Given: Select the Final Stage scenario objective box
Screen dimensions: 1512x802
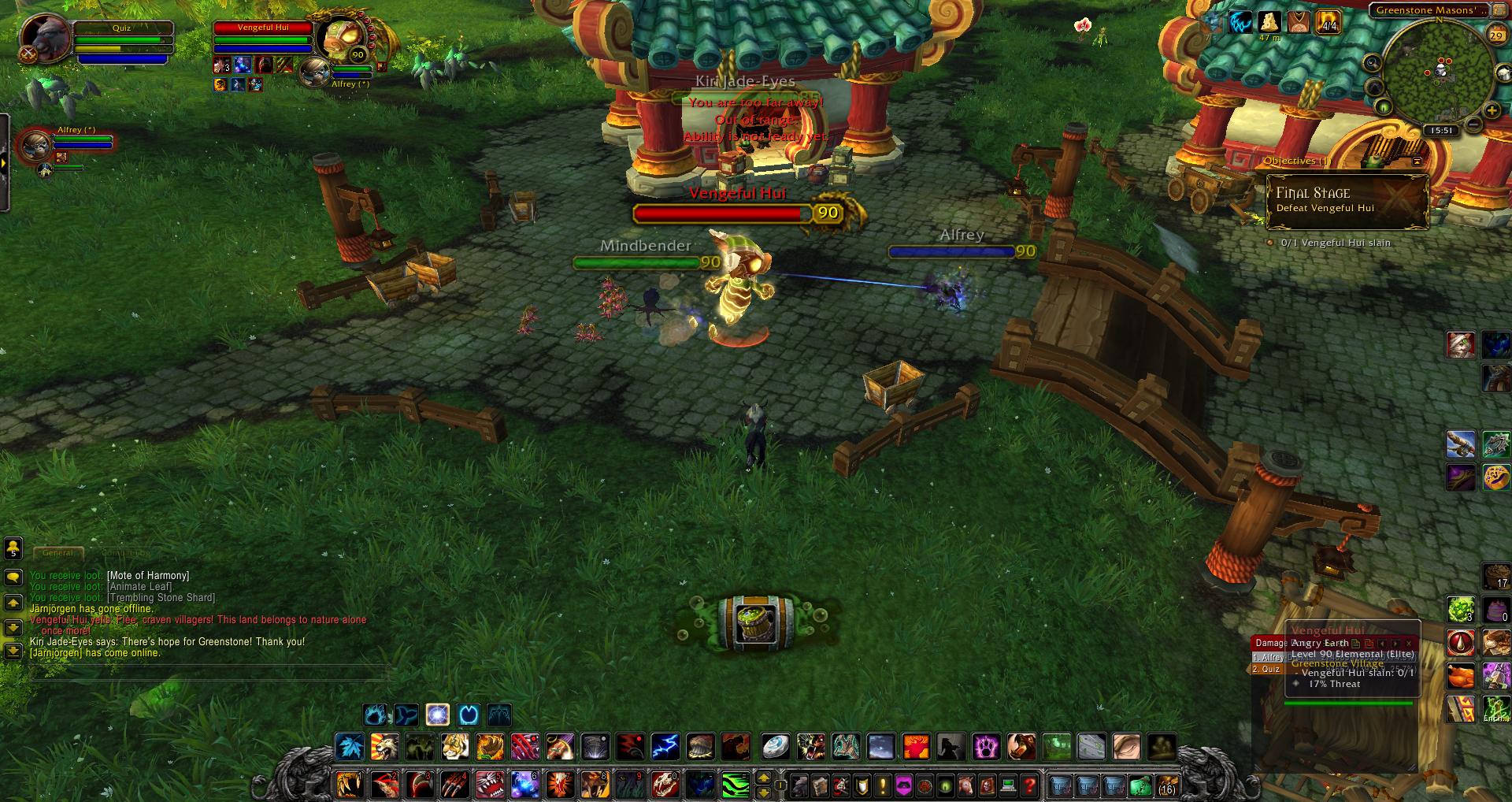Looking at the screenshot, I should (1347, 201).
